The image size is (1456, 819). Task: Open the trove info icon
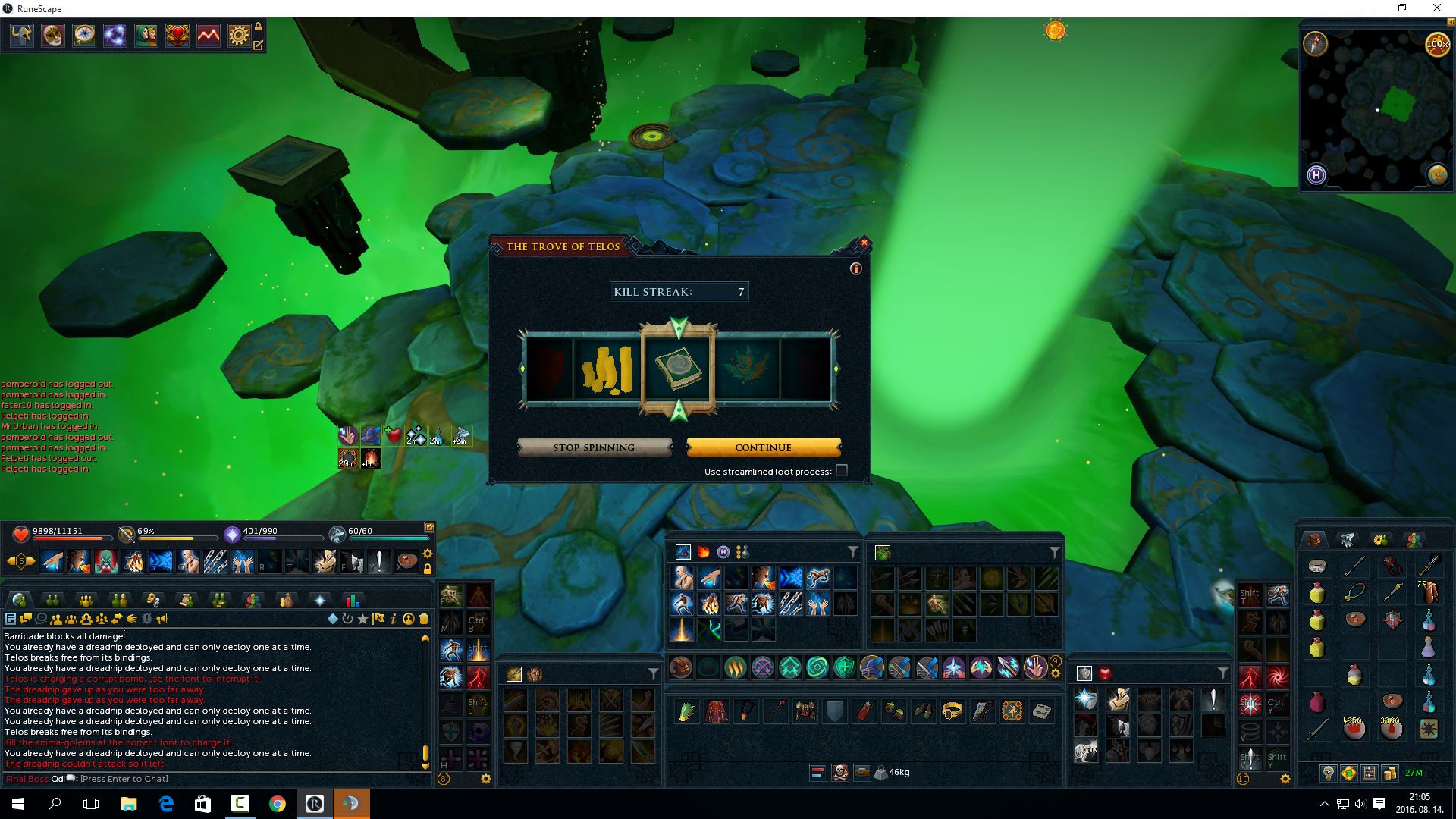856,268
